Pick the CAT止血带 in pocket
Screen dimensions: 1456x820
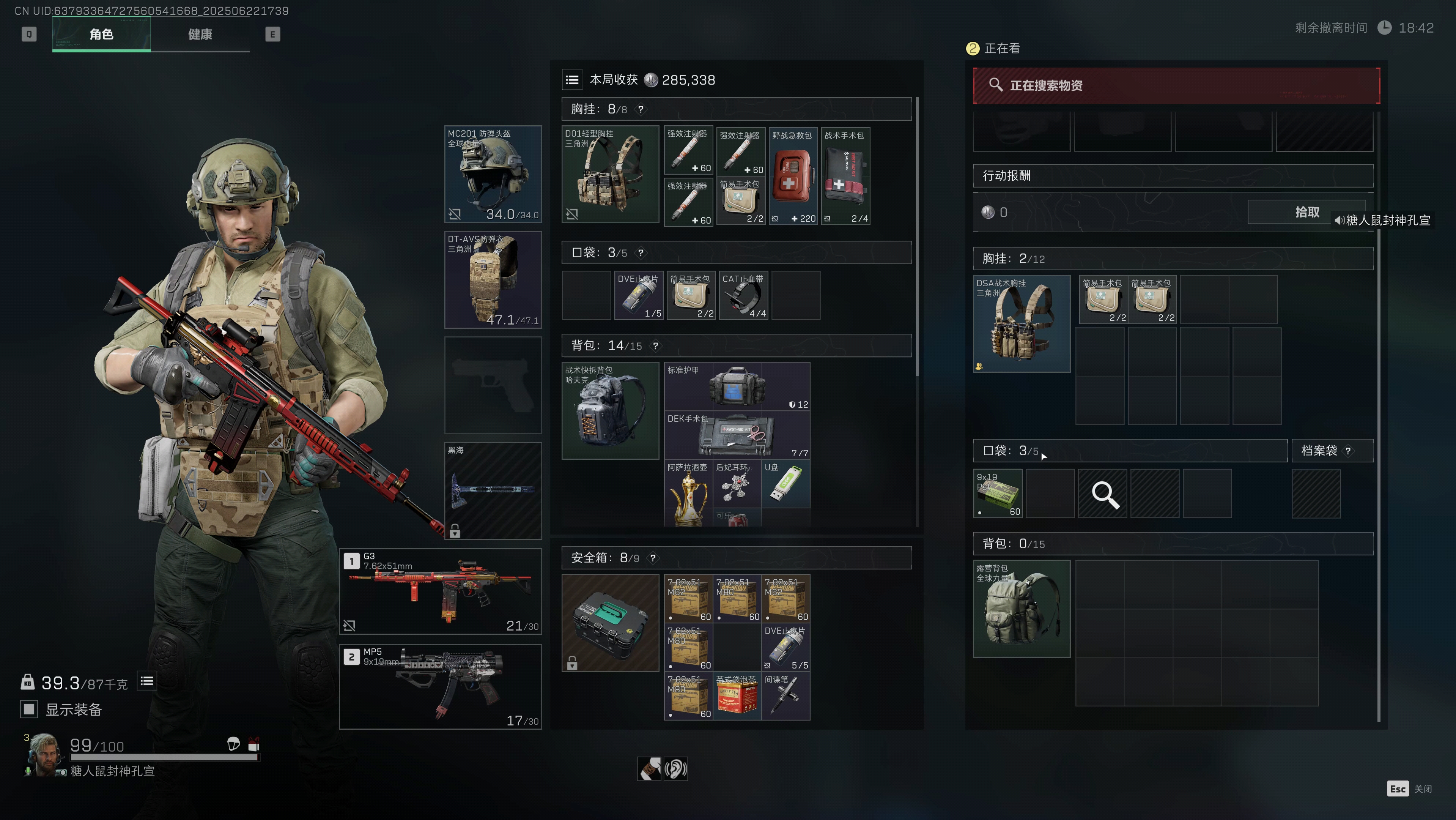point(743,296)
